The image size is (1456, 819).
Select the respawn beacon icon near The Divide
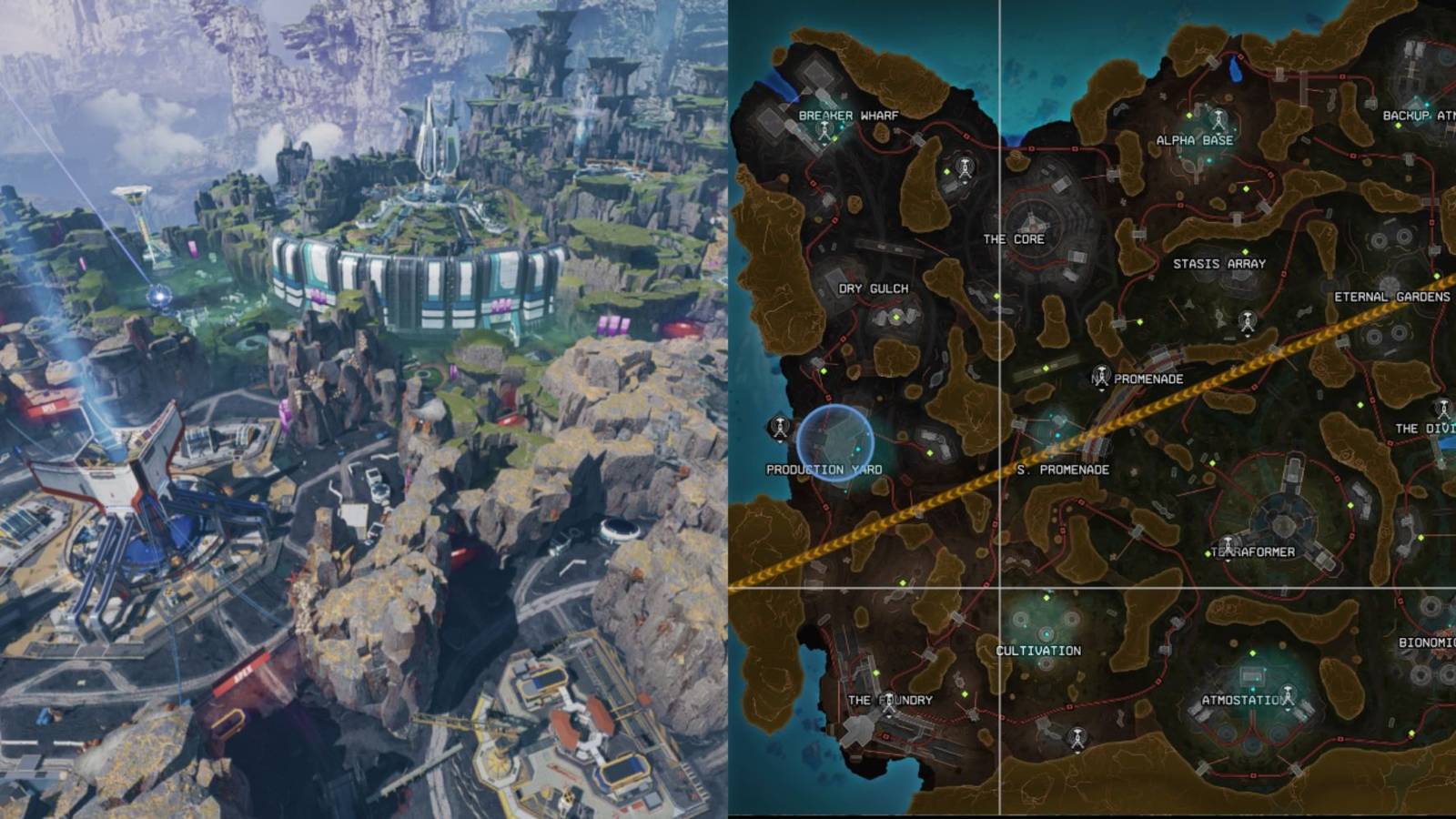pyautogui.click(x=1443, y=409)
